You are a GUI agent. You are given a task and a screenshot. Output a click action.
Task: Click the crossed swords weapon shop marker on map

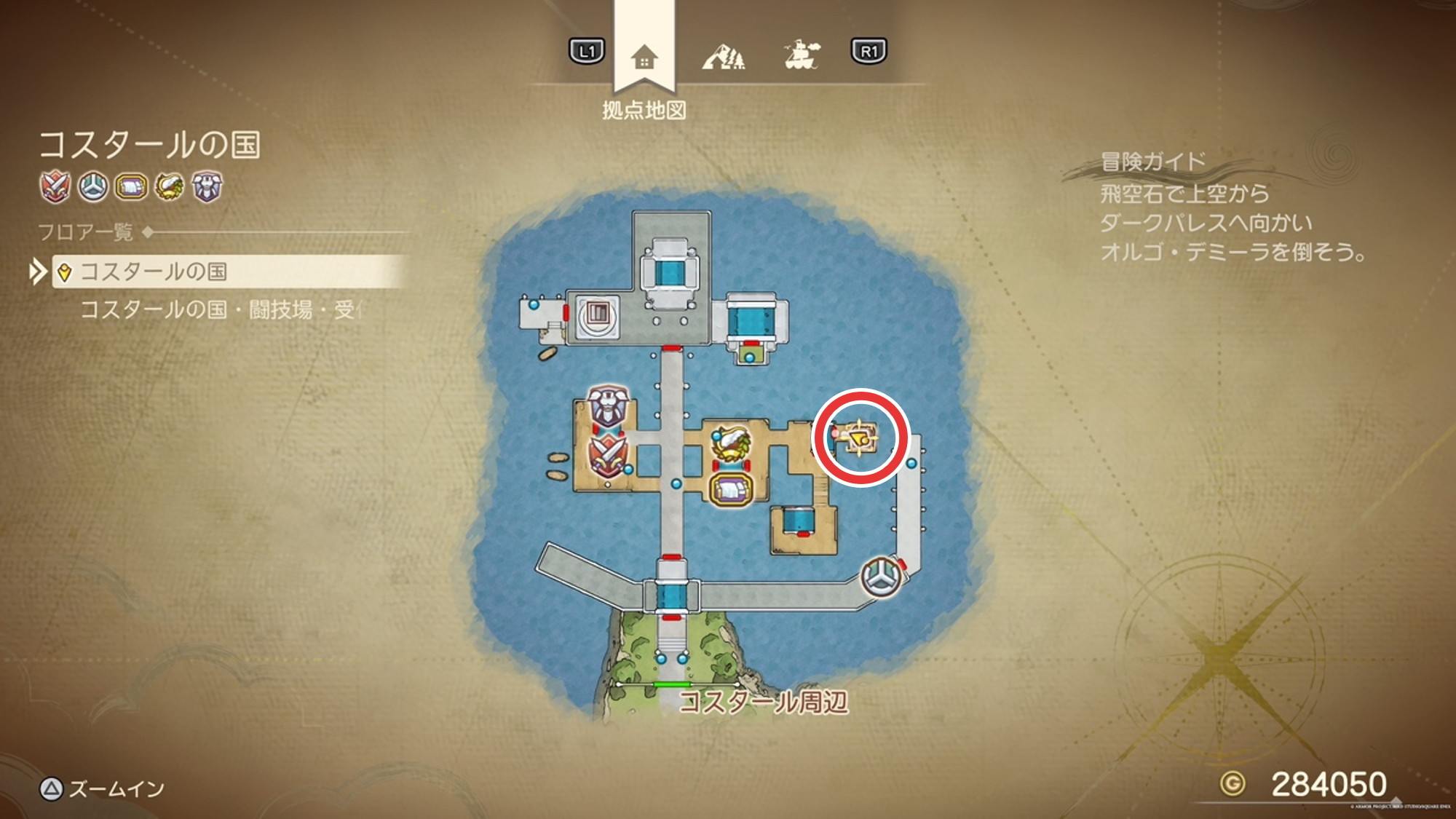pyautogui.click(x=607, y=455)
